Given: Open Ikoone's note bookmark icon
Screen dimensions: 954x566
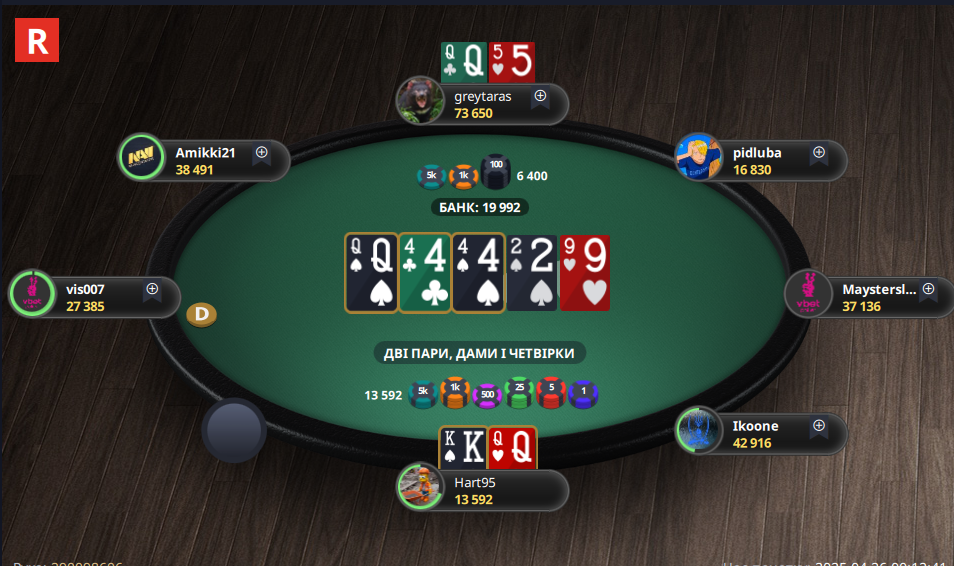Looking at the screenshot, I should click(x=818, y=426).
